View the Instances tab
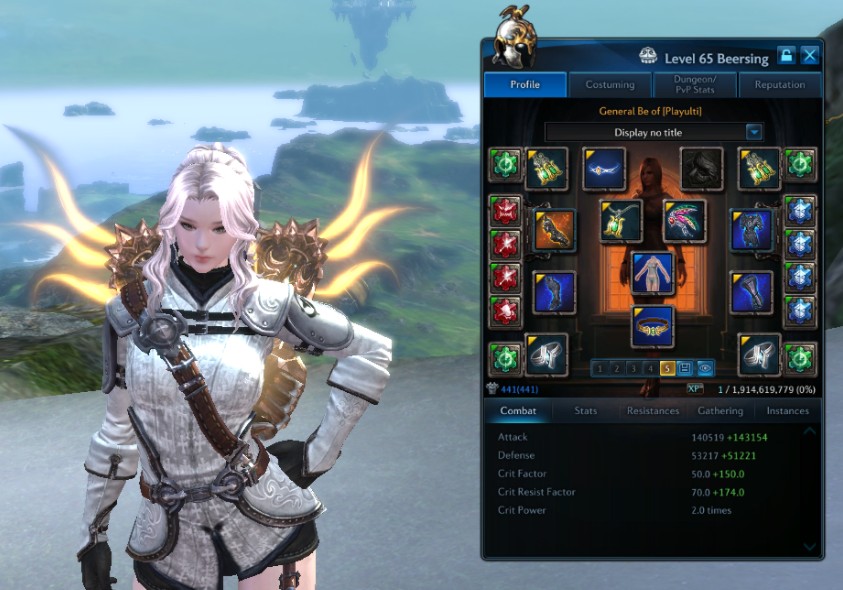 tap(788, 410)
